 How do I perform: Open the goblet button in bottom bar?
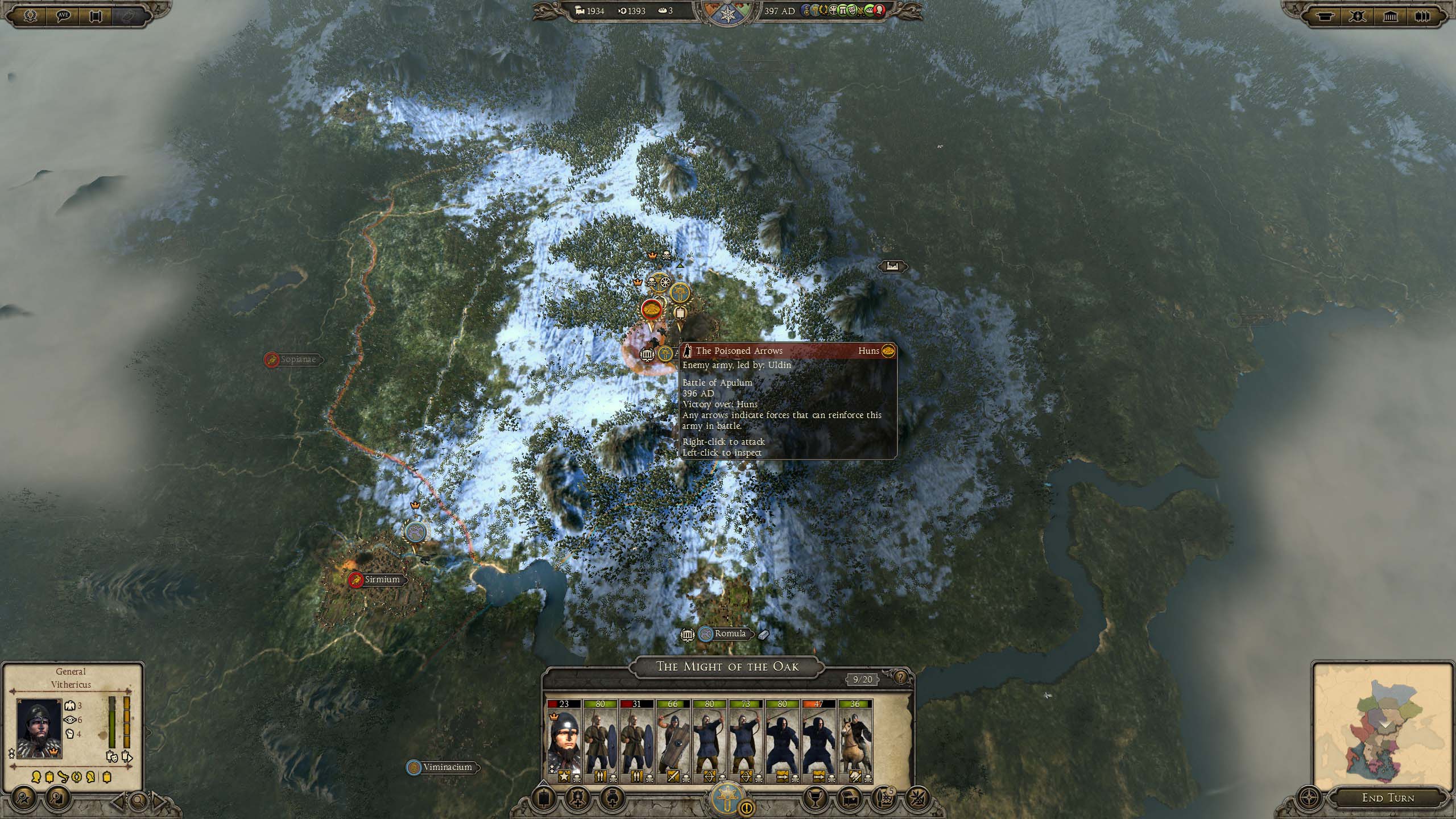pos(814,799)
